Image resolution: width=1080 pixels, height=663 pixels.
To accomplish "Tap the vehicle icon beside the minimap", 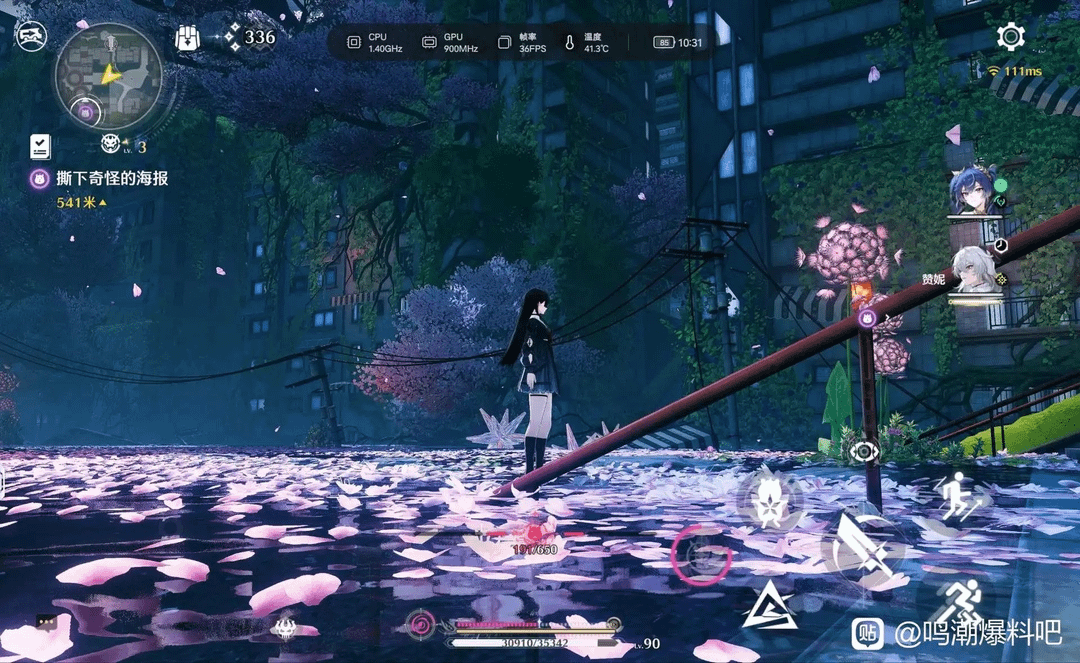I will tap(31, 38).
